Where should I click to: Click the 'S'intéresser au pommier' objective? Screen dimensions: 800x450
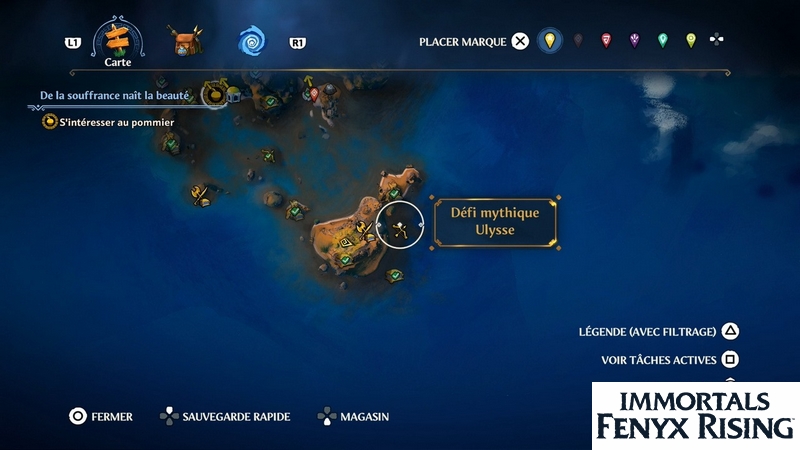(116, 122)
